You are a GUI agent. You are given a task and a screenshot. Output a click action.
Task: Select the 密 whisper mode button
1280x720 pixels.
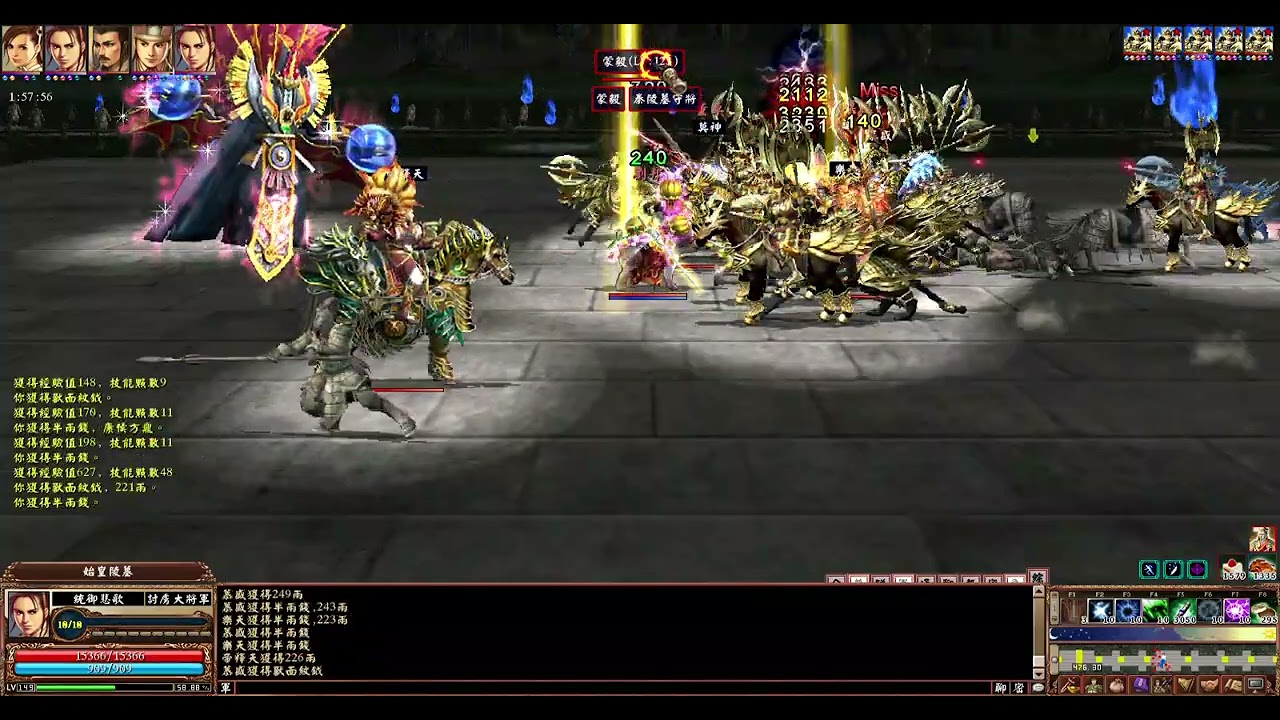[x=1019, y=688]
